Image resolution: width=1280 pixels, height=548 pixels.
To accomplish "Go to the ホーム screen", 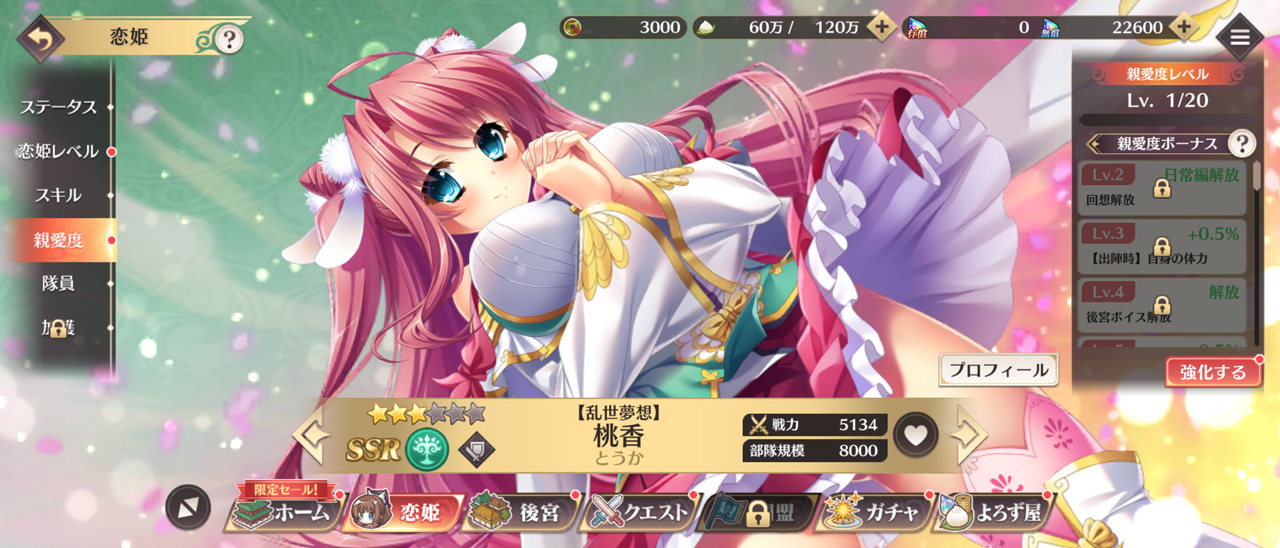I will click(x=283, y=513).
